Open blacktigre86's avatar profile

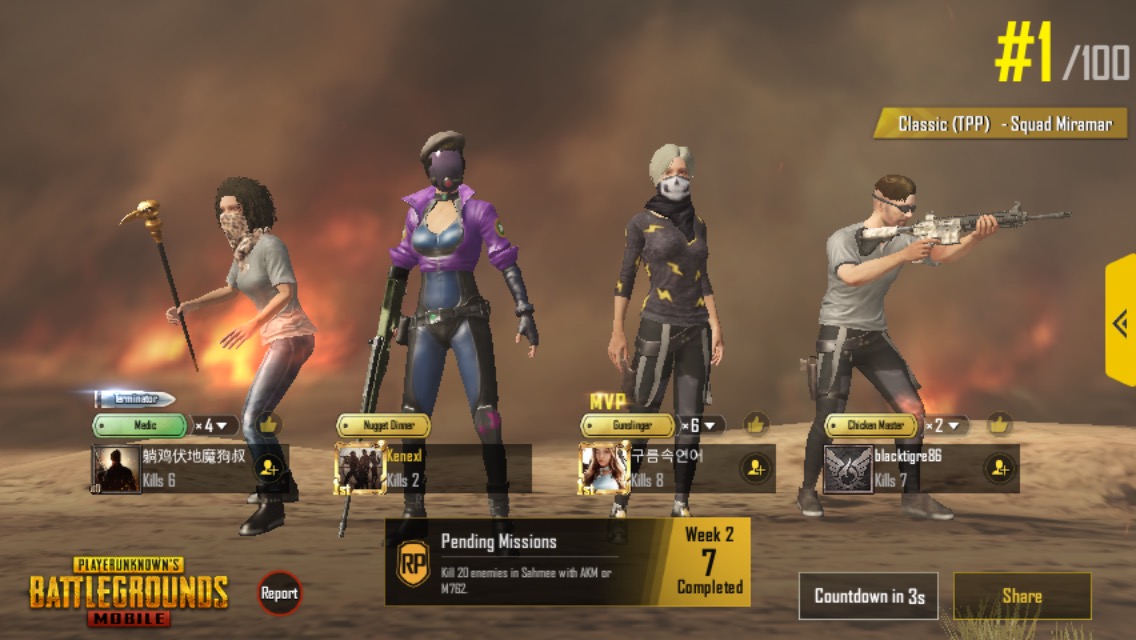point(848,468)
